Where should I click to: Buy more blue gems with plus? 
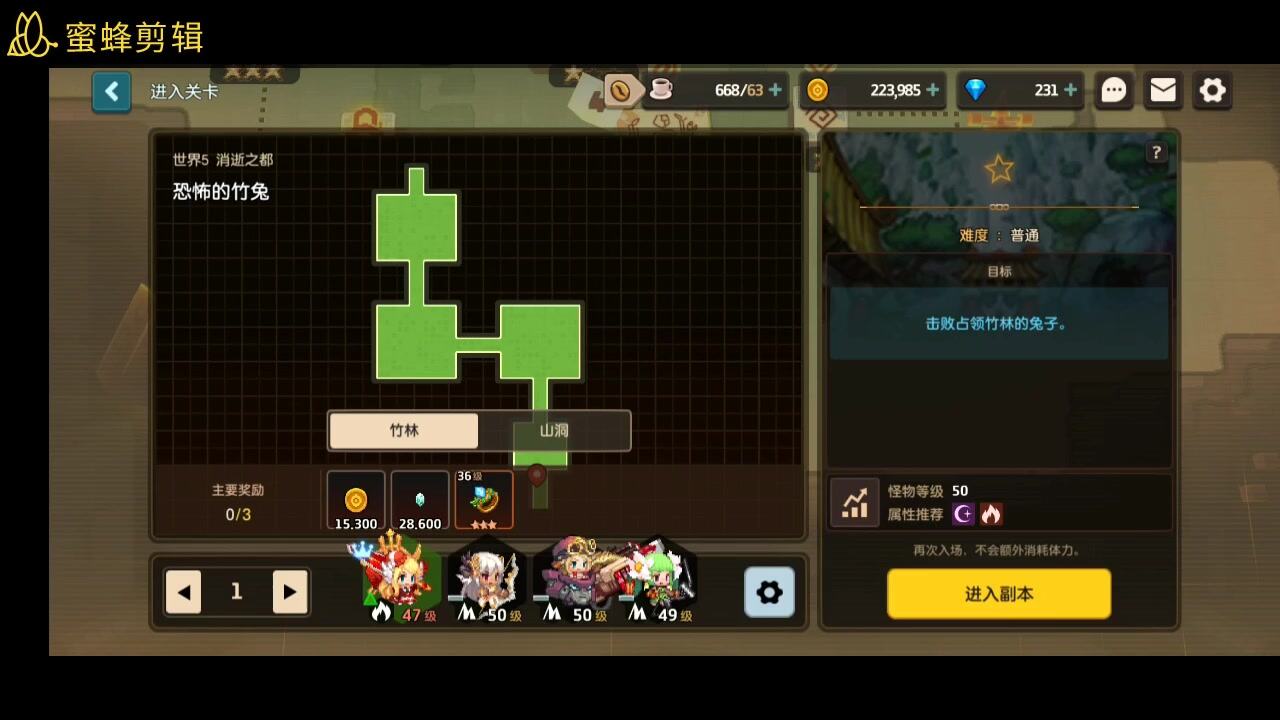tap(1070, 90)
